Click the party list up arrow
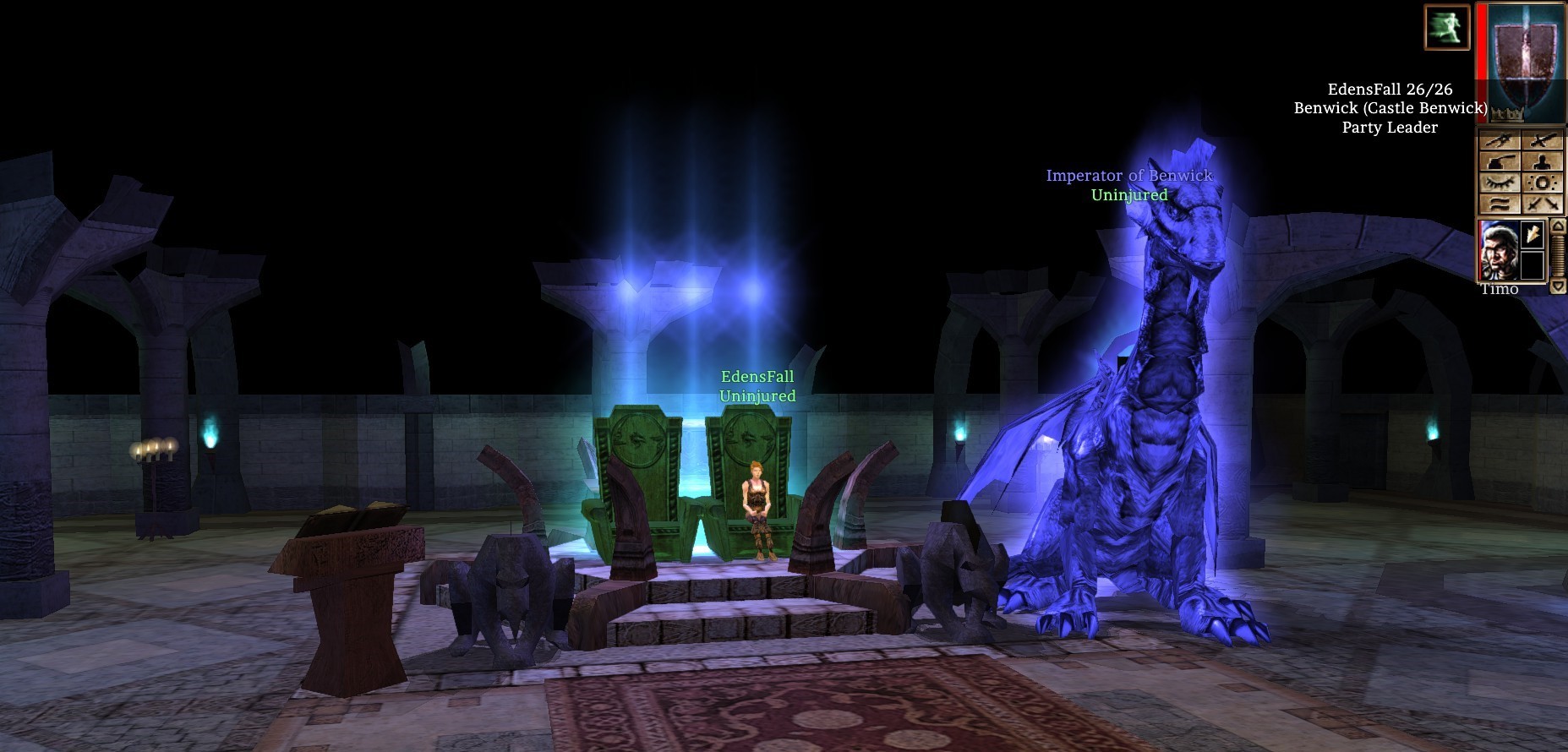Viewport: 1568px width, 752px height. (1558, 226)
